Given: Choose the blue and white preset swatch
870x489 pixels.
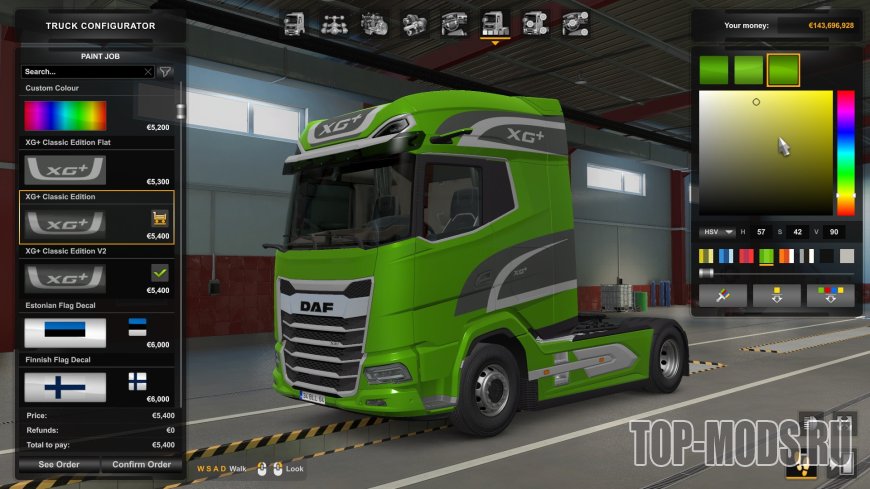Looking at the screenshot, I should tap(726, 256).
